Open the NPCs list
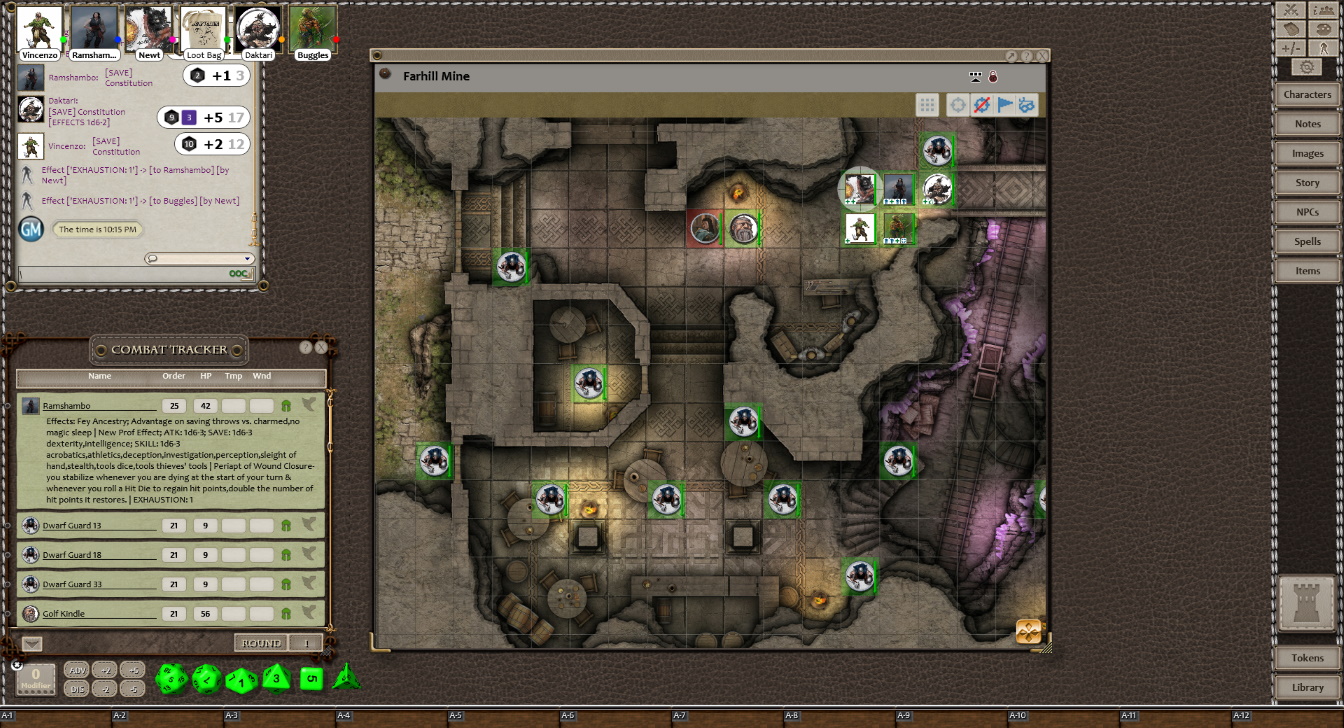The image size is (1344, 728). pos(1307,212)
